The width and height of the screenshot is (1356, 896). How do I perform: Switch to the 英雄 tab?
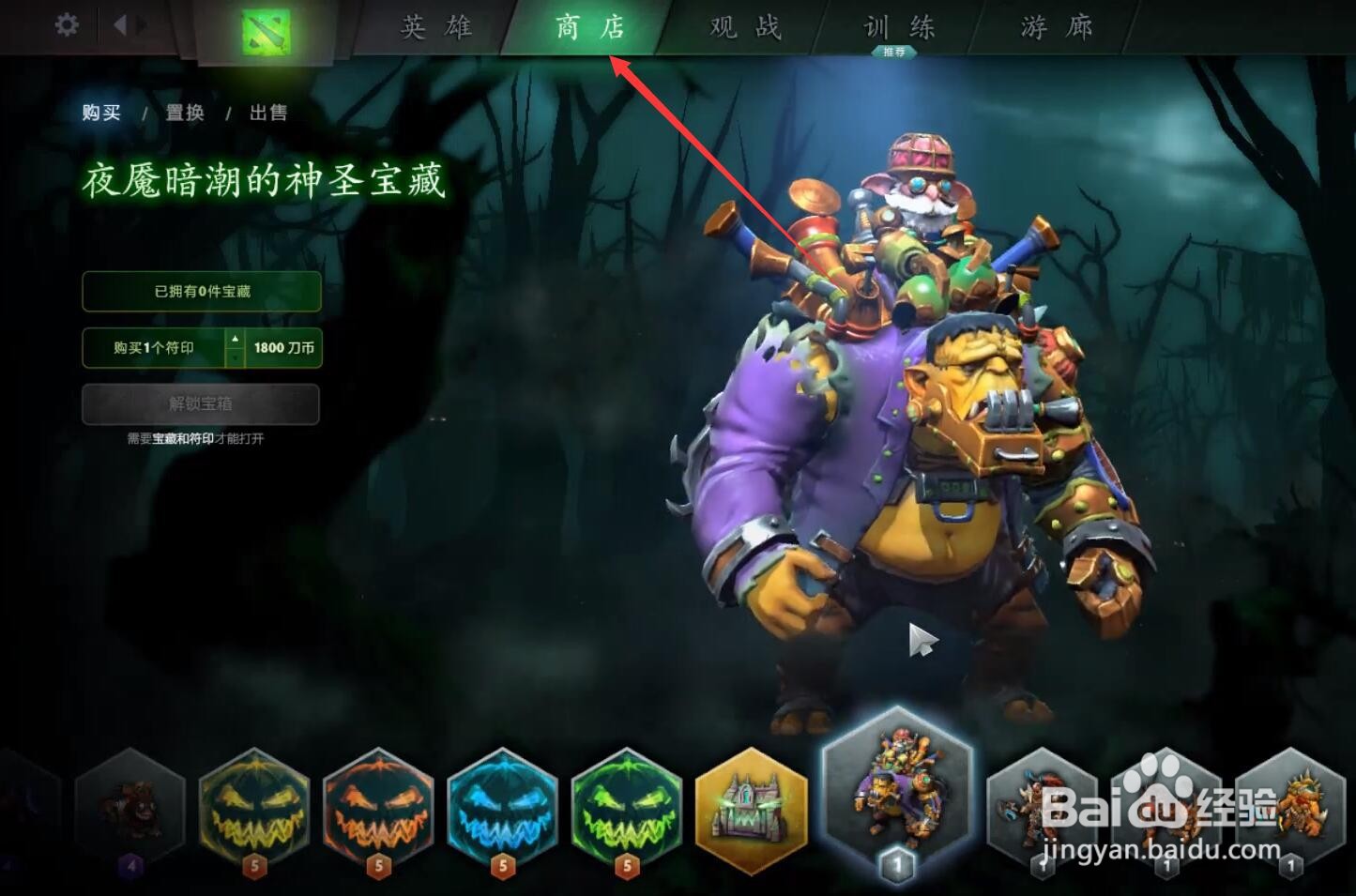[436, 28]
